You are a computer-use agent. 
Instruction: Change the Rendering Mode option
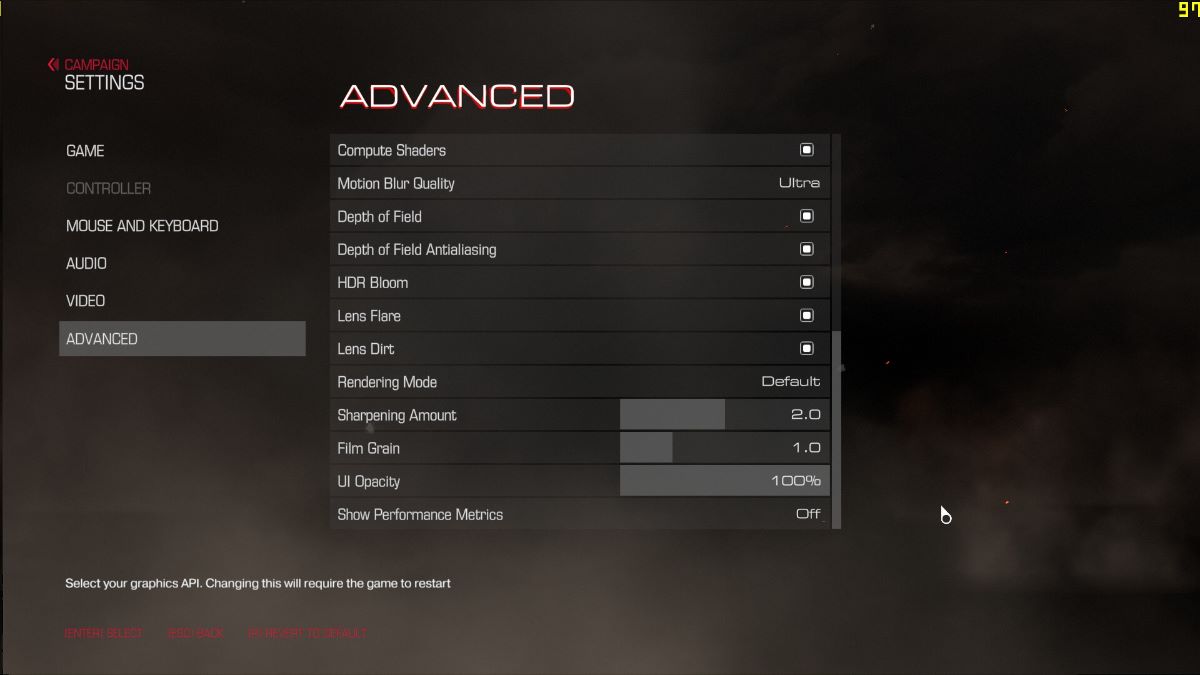click(790, 382)
